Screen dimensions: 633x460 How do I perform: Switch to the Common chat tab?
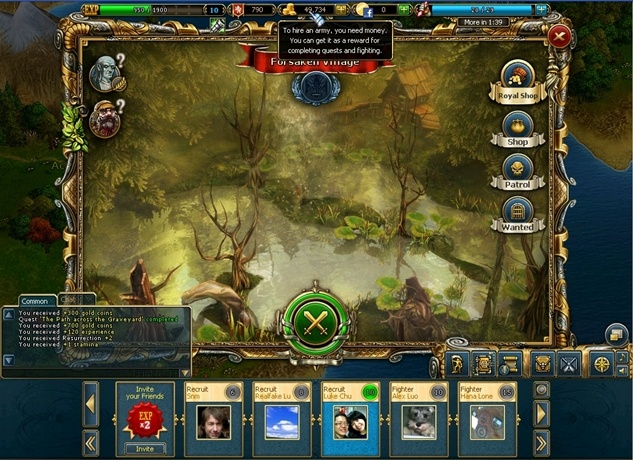click(35, 300)
